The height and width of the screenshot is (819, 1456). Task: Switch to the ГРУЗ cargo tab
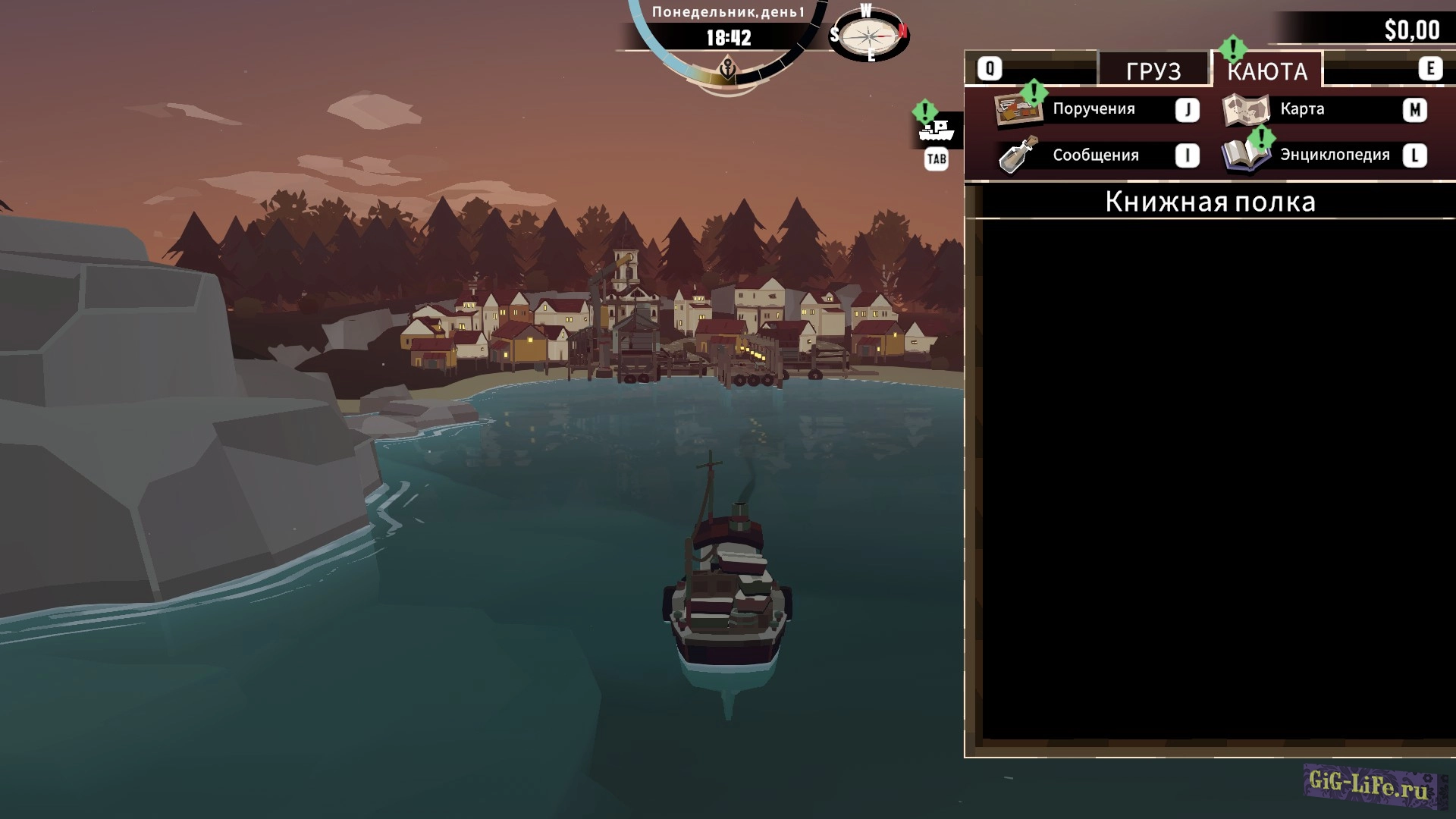(x=1153, y=71)
